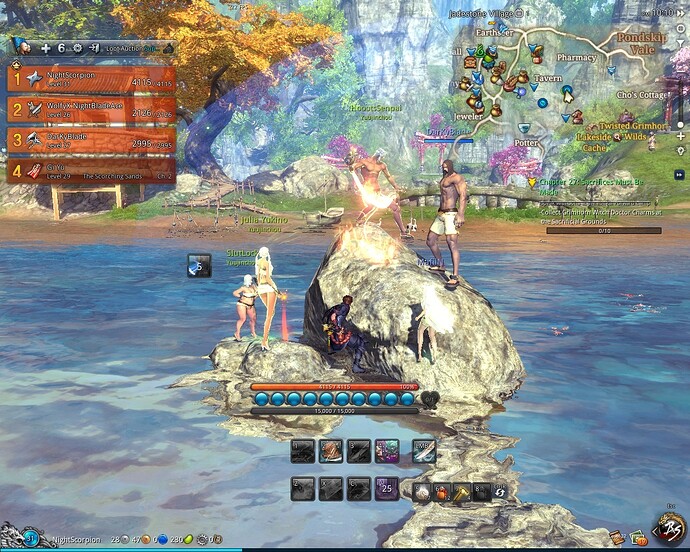Activate the LMB sword slash skill
This screenshot has width=690, height=552.
(424, 452)
